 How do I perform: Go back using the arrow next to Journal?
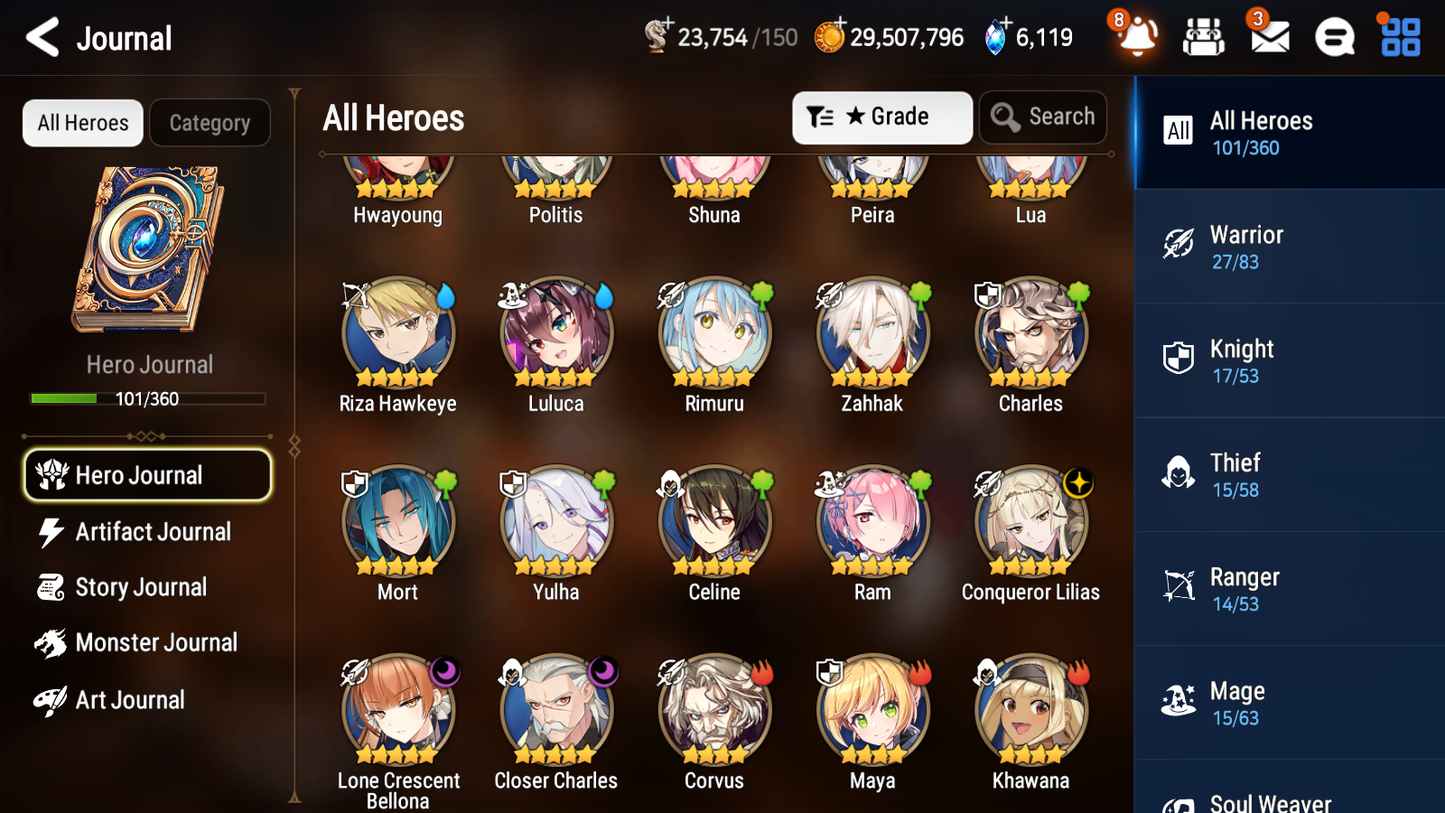40,37
